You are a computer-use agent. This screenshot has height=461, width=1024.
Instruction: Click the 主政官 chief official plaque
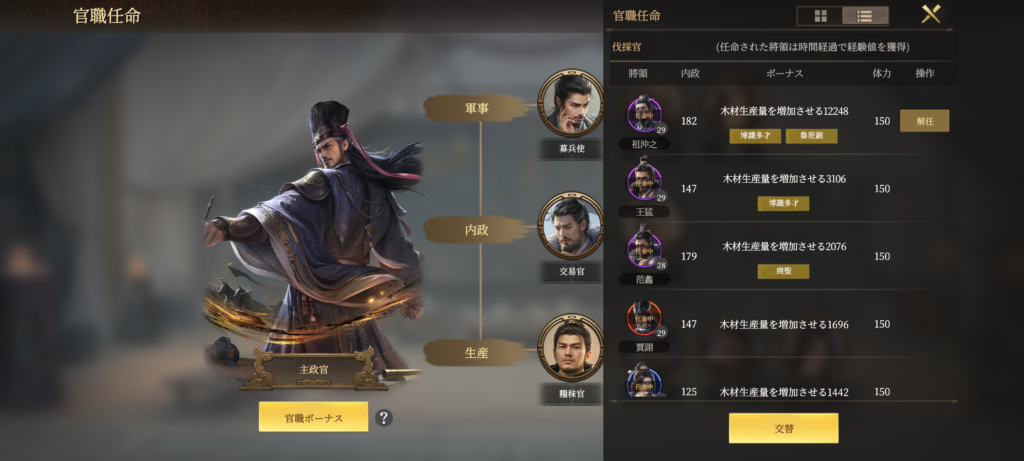click(x=313, y=369)
